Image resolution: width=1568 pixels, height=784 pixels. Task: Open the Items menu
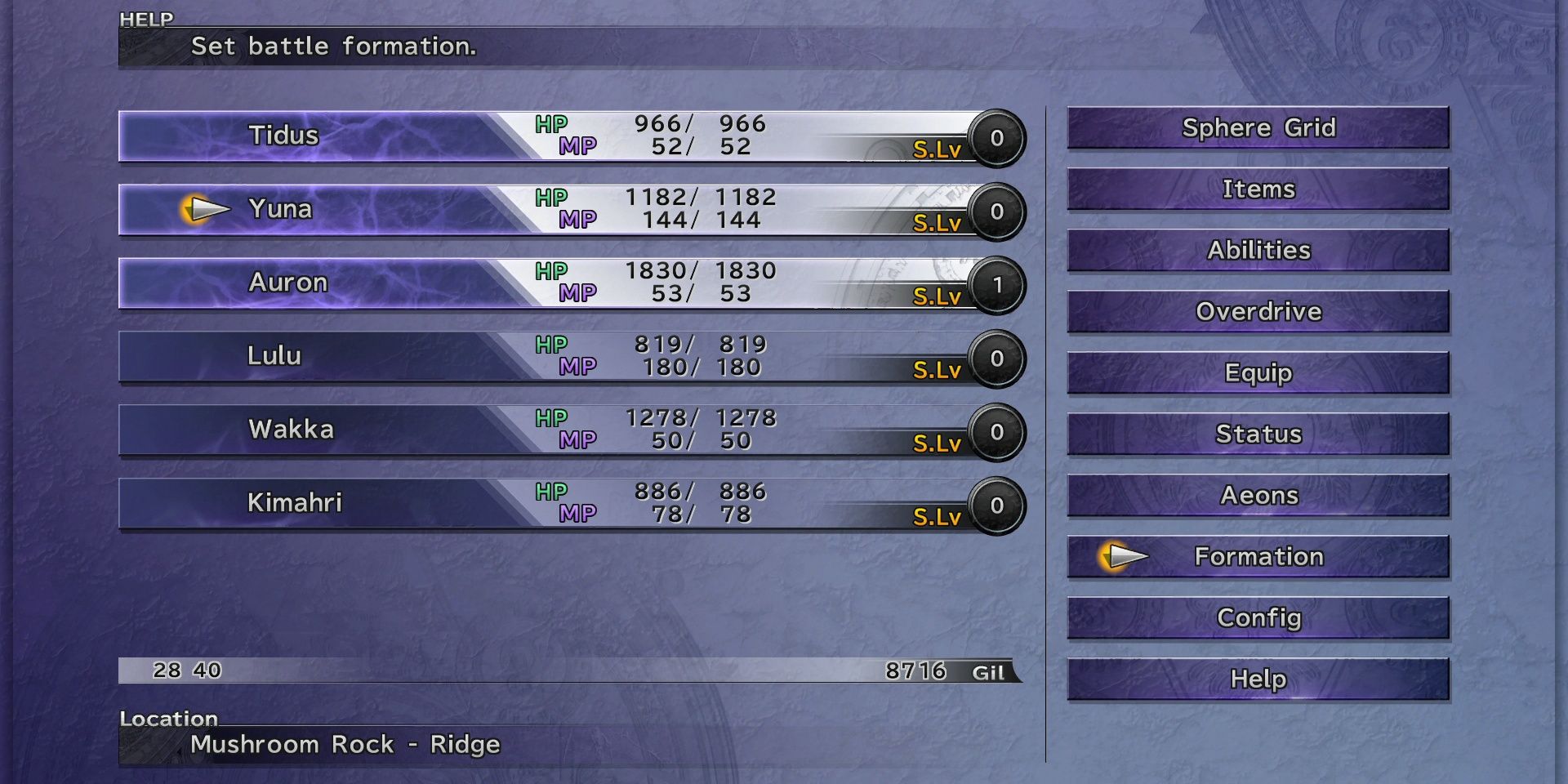1258,189
